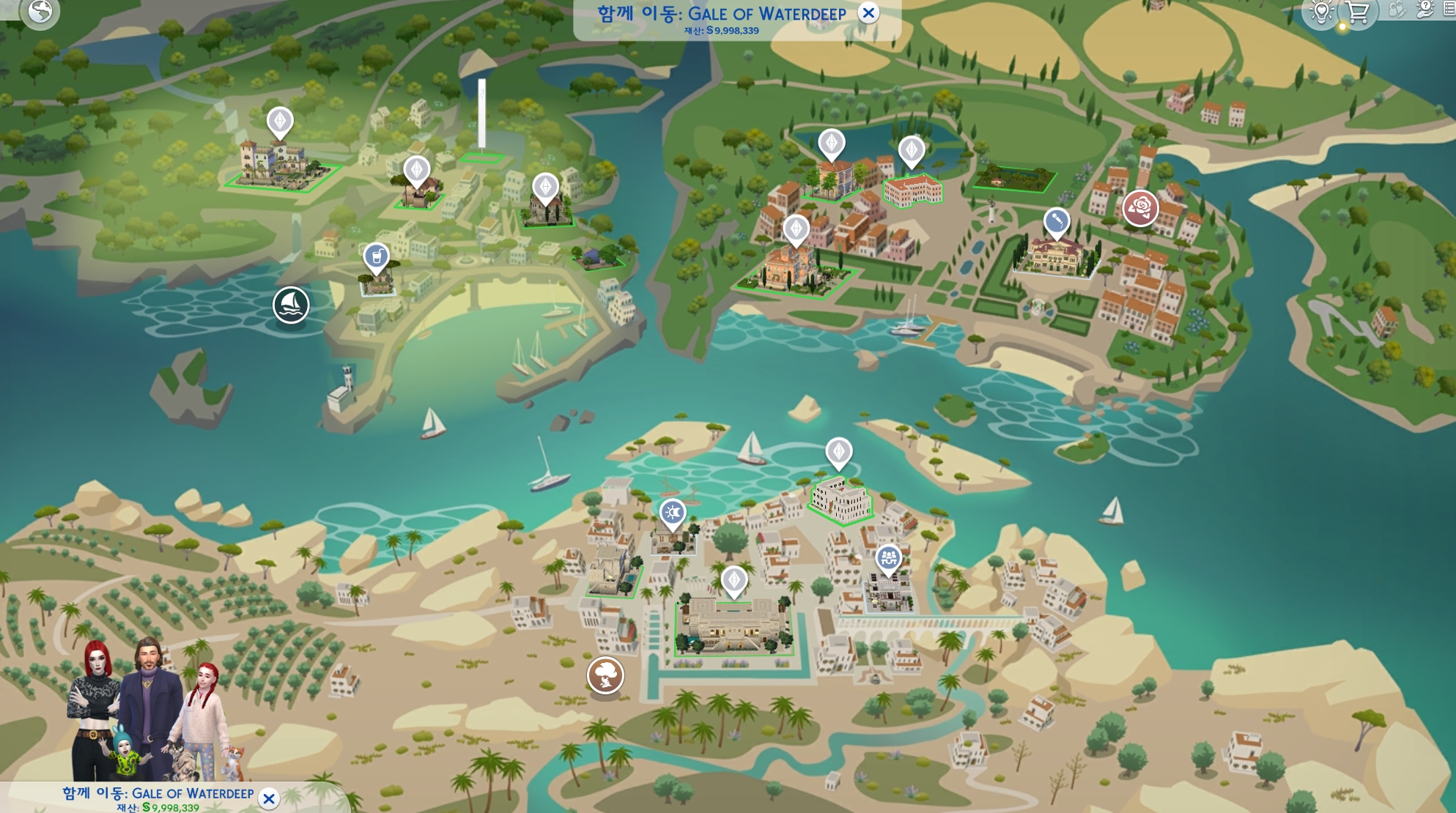Open the shopping cart store
The height and width of the screenshot is (813, 1456).
pos(1358,12)
